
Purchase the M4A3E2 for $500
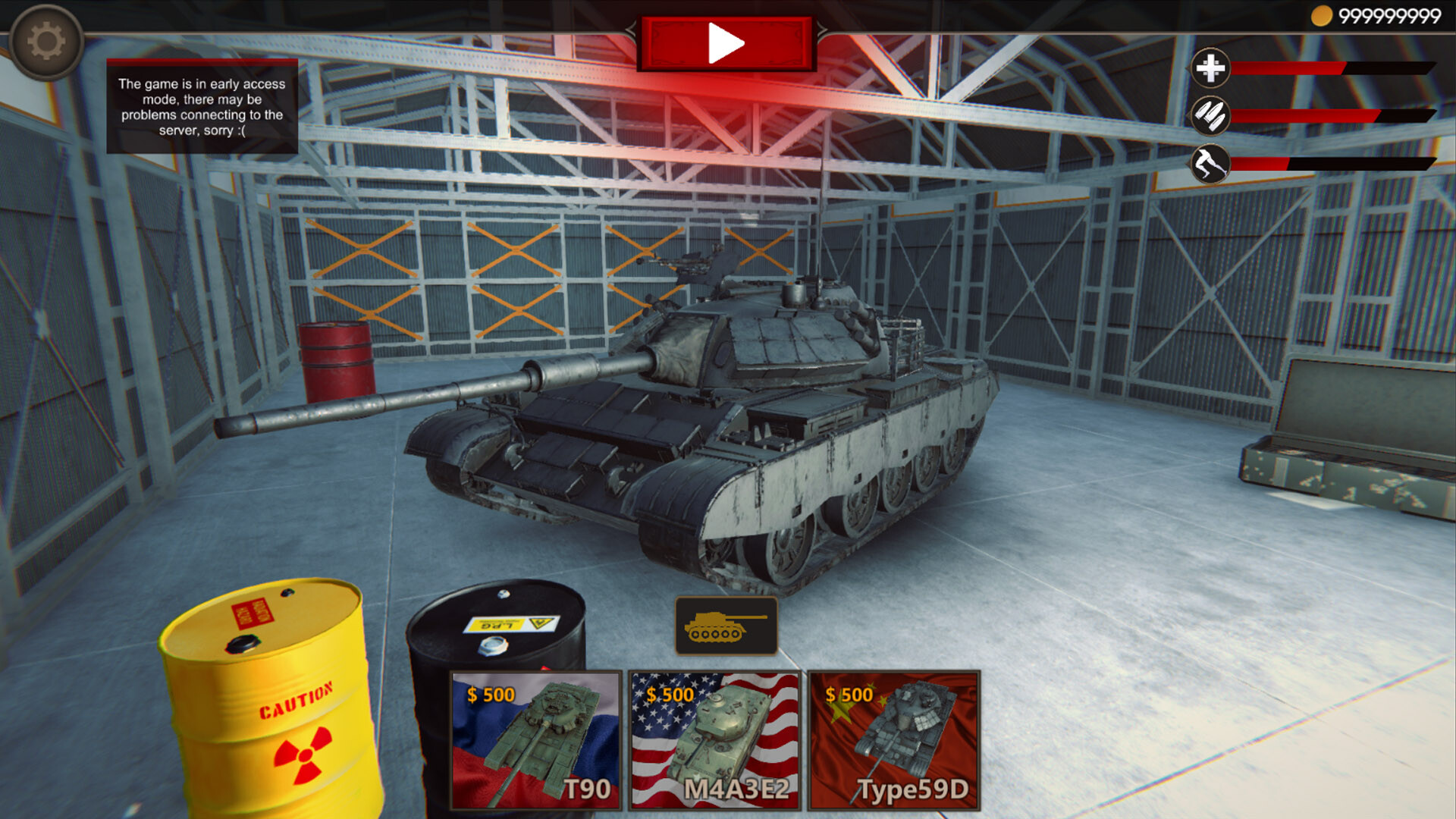pyautogui.click(x=714, y=743)
